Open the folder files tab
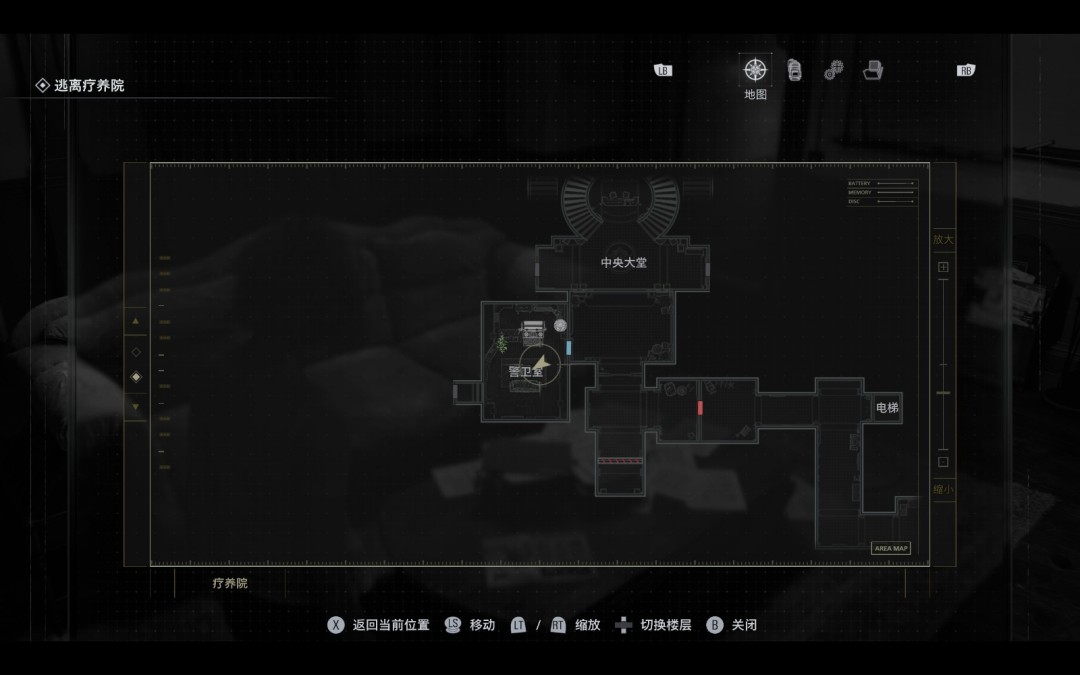 click(x=873, y=70)
